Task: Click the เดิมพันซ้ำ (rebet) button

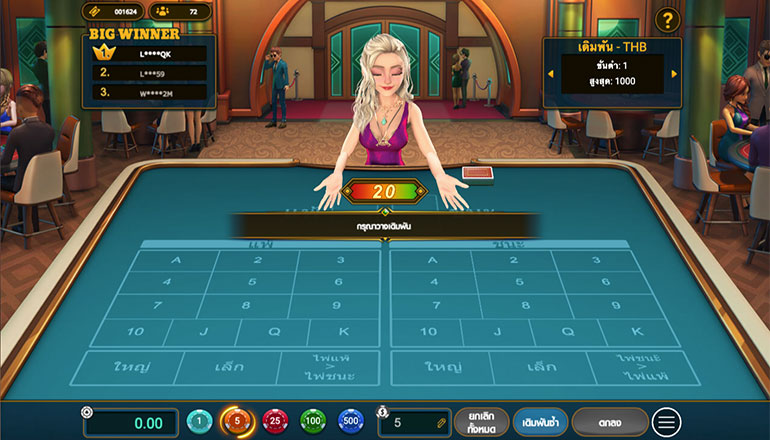Action: [x=540, y=422]
